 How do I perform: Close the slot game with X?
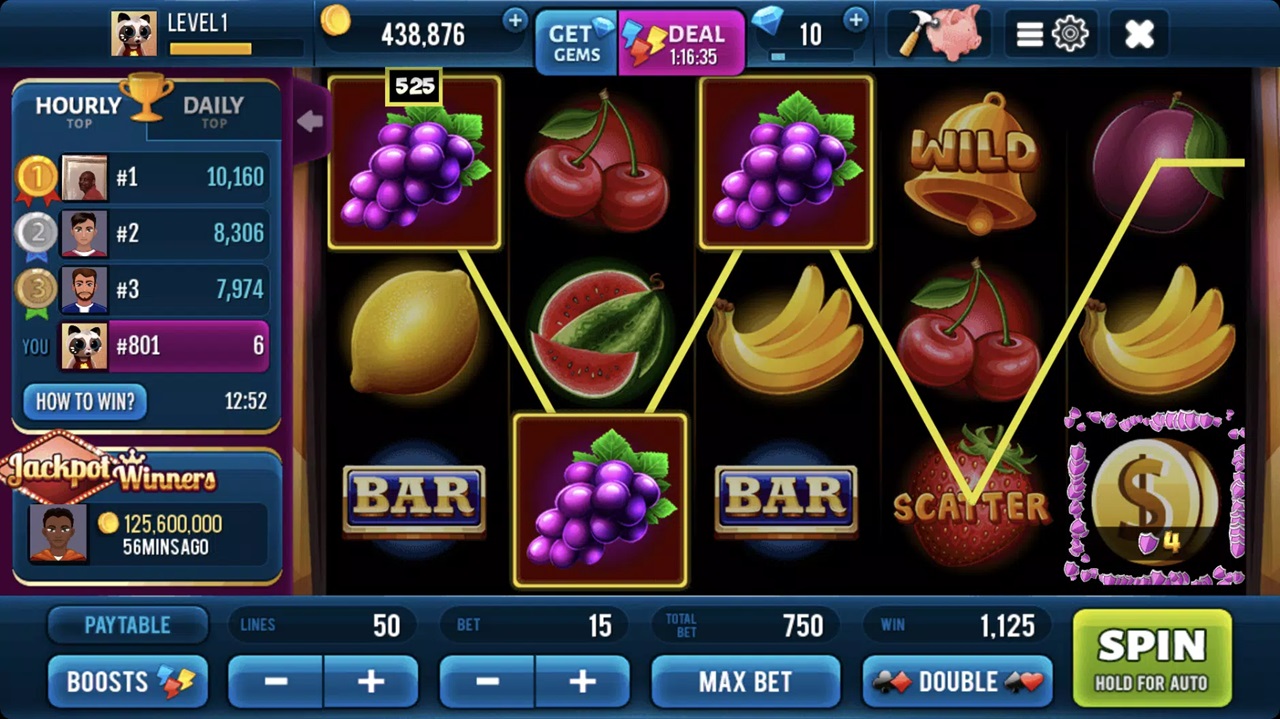point(1139,35)
